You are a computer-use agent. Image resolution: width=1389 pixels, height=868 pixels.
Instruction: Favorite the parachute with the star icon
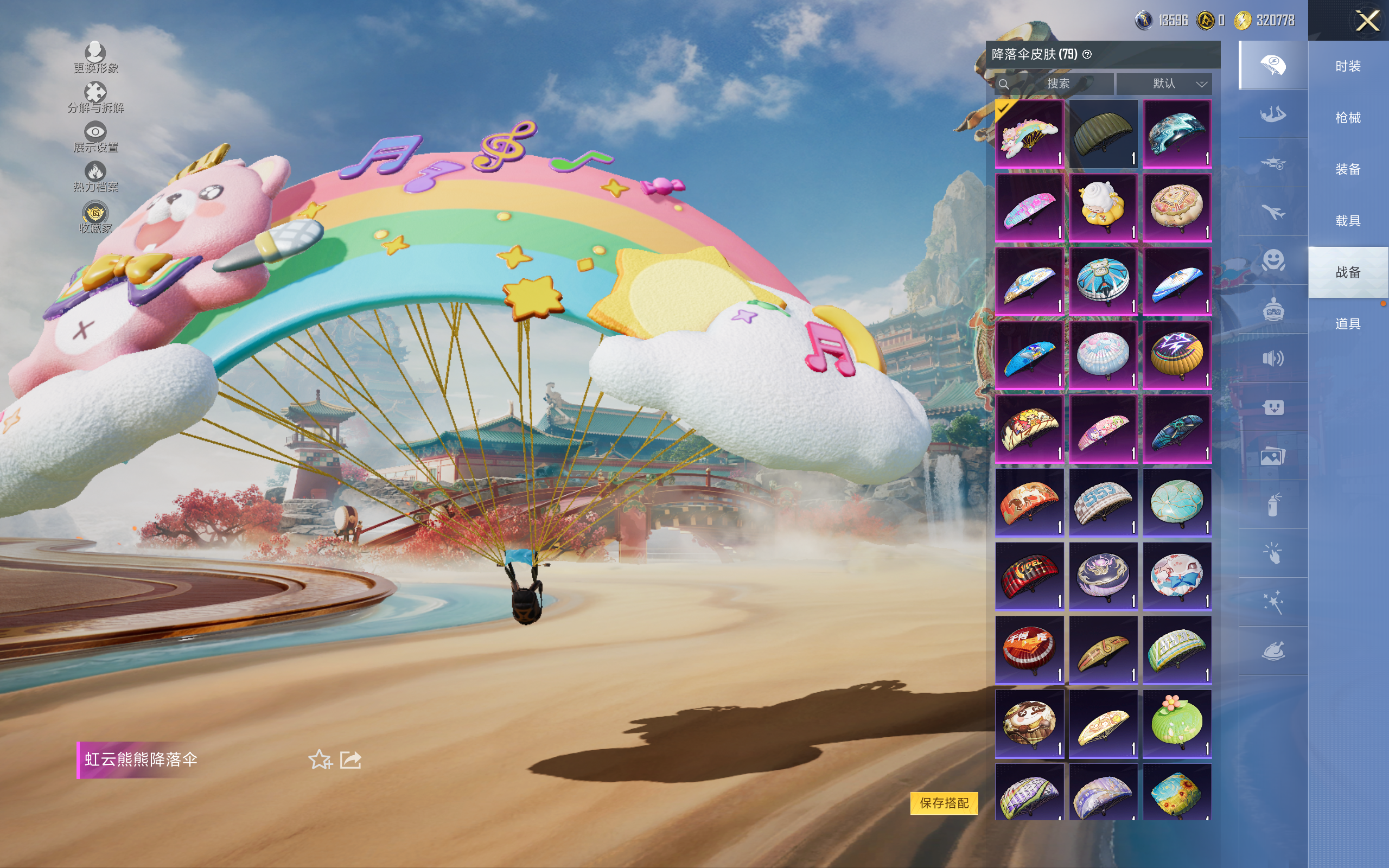pos(320,759)
